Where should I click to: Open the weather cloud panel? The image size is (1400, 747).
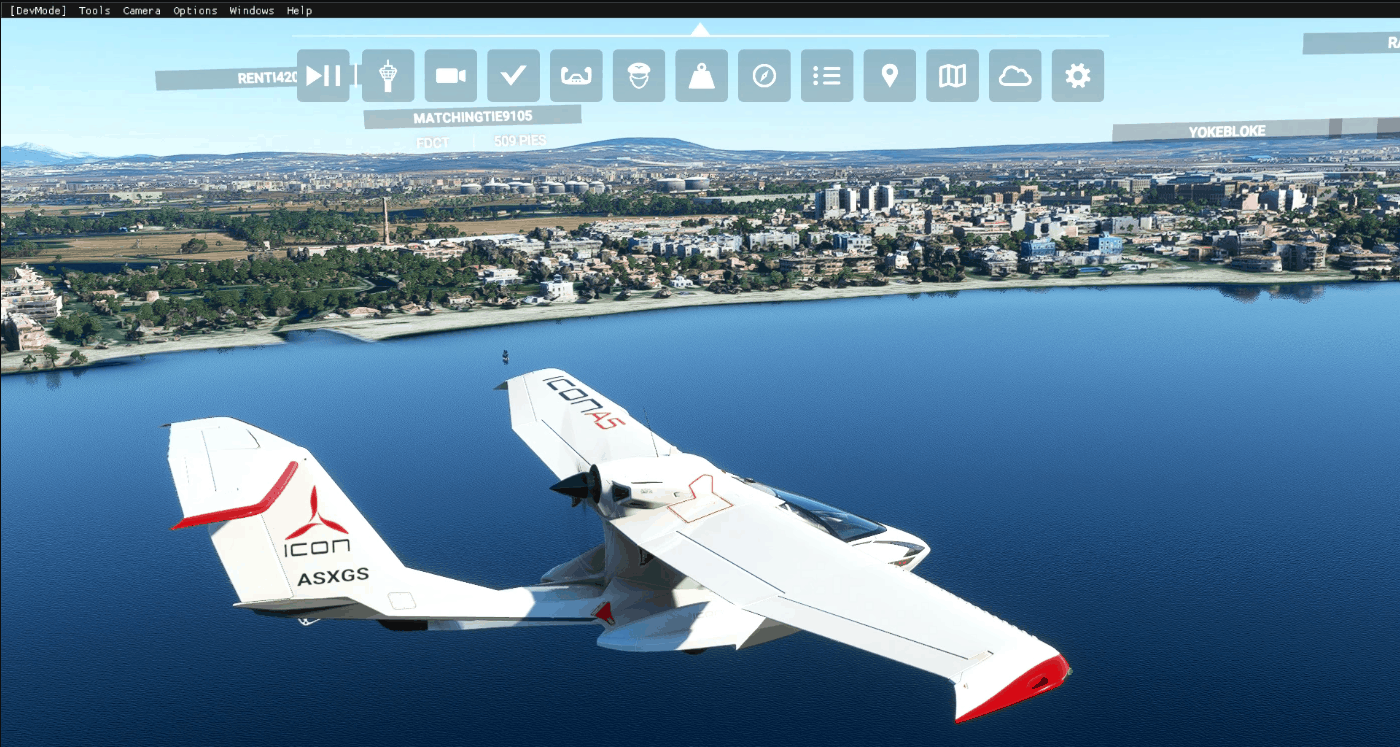pyautogui.click(x=1015, y=76)
